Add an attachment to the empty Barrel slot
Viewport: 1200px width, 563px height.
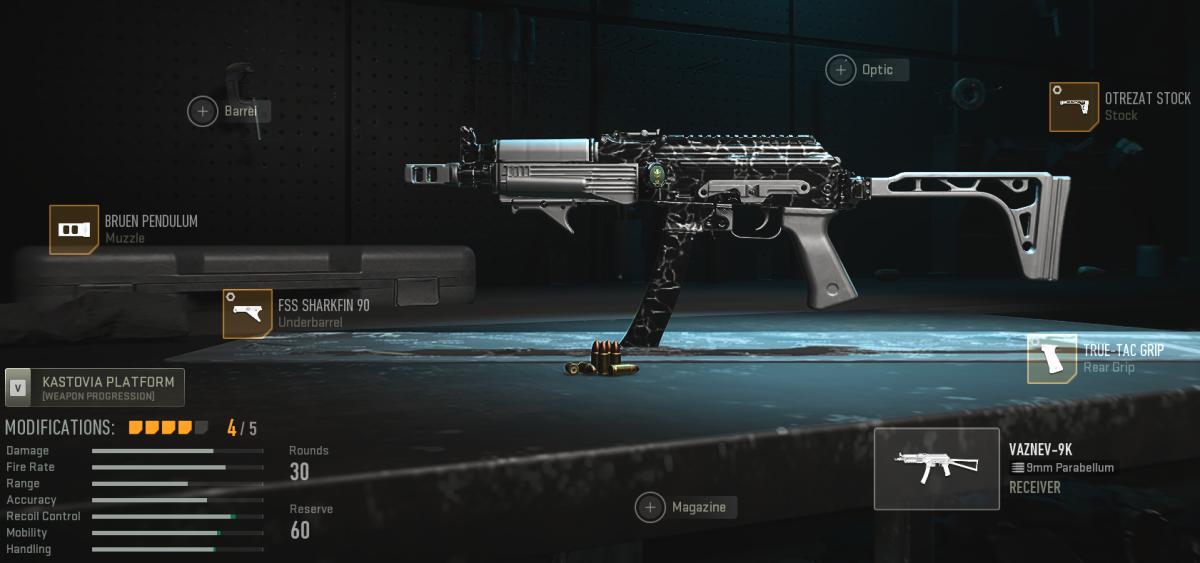(x=203, y=111)
